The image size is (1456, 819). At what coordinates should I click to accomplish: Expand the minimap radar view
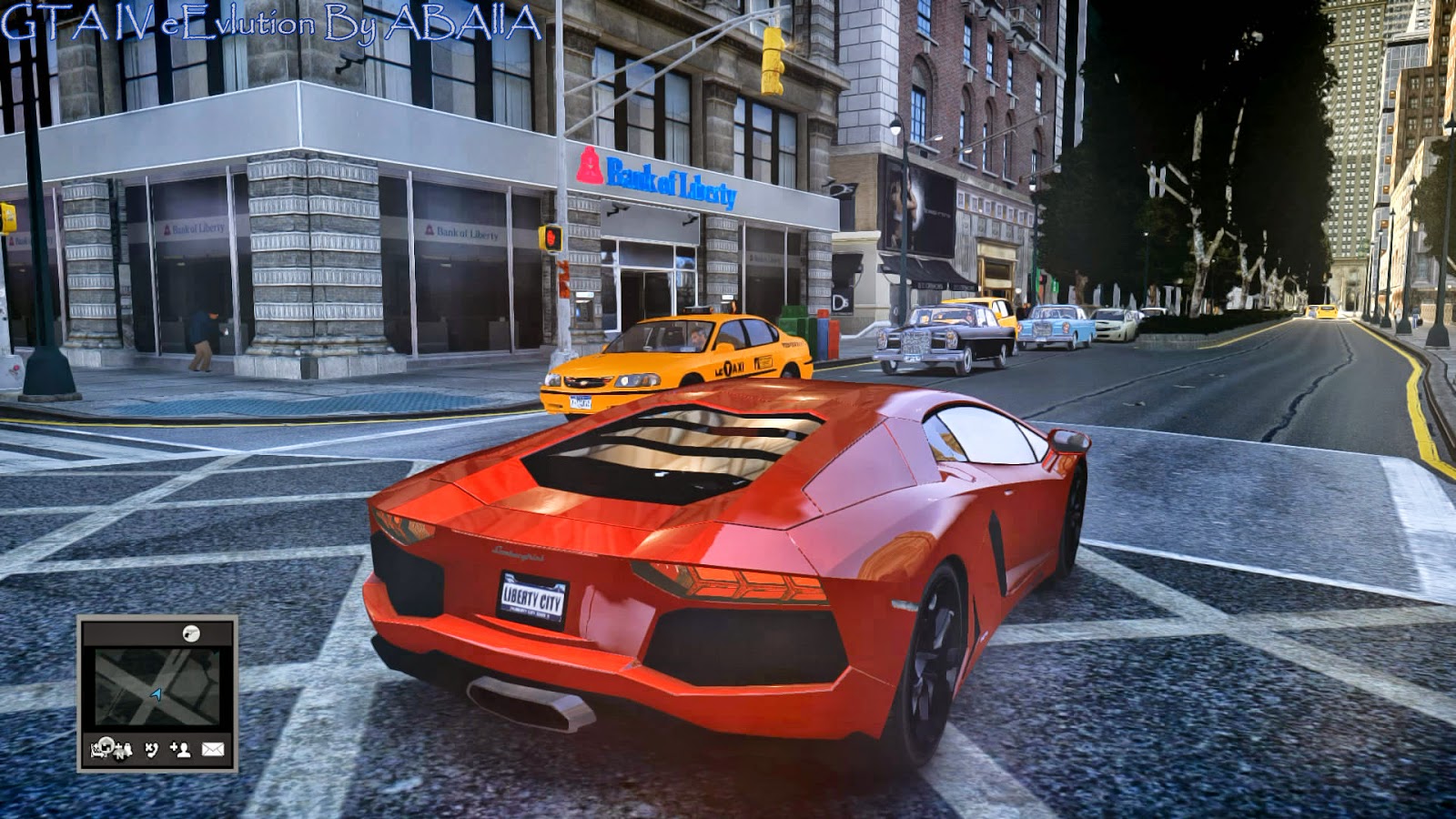[157, 687]
